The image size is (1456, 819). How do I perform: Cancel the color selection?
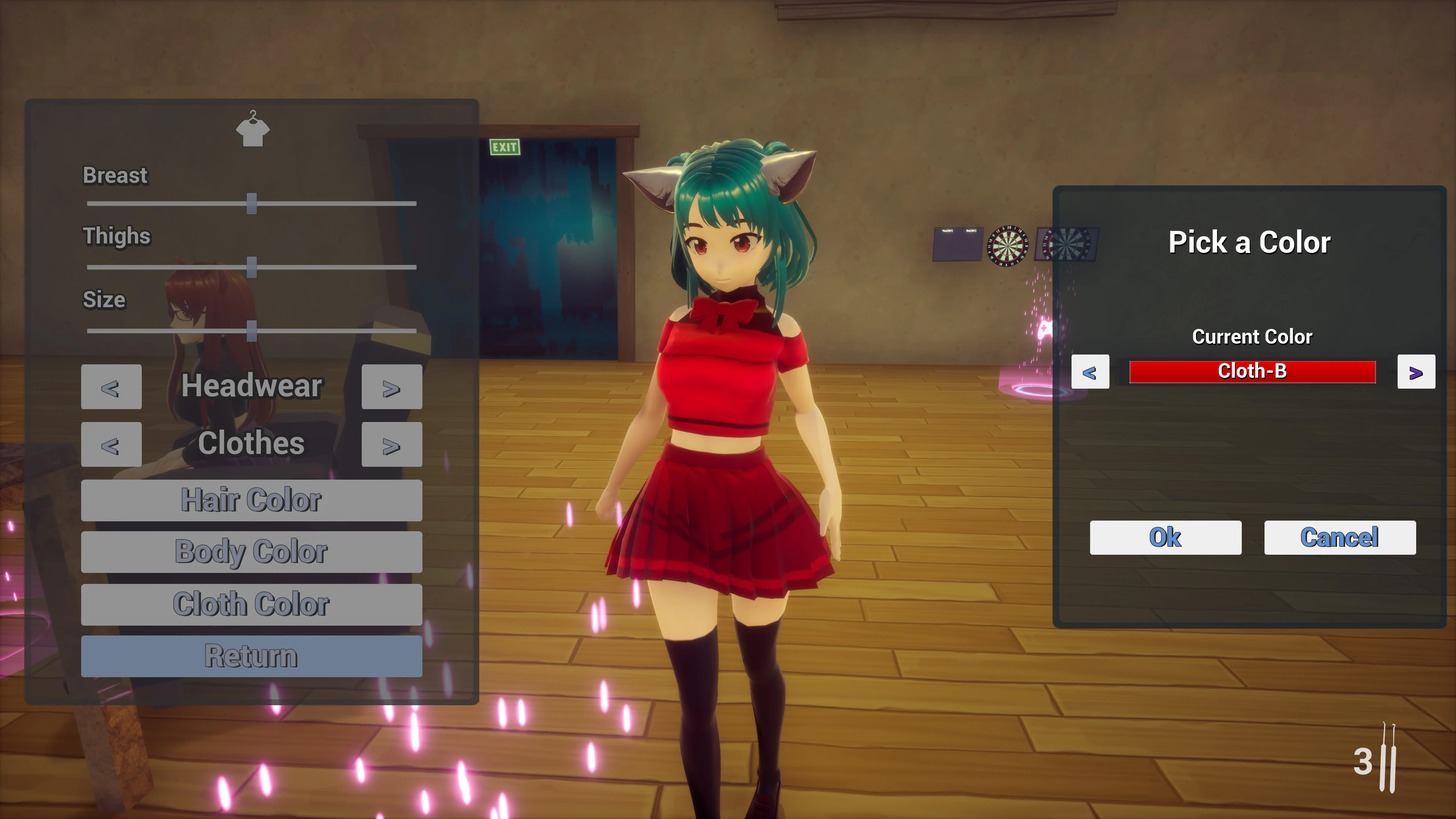[1339, 538]
